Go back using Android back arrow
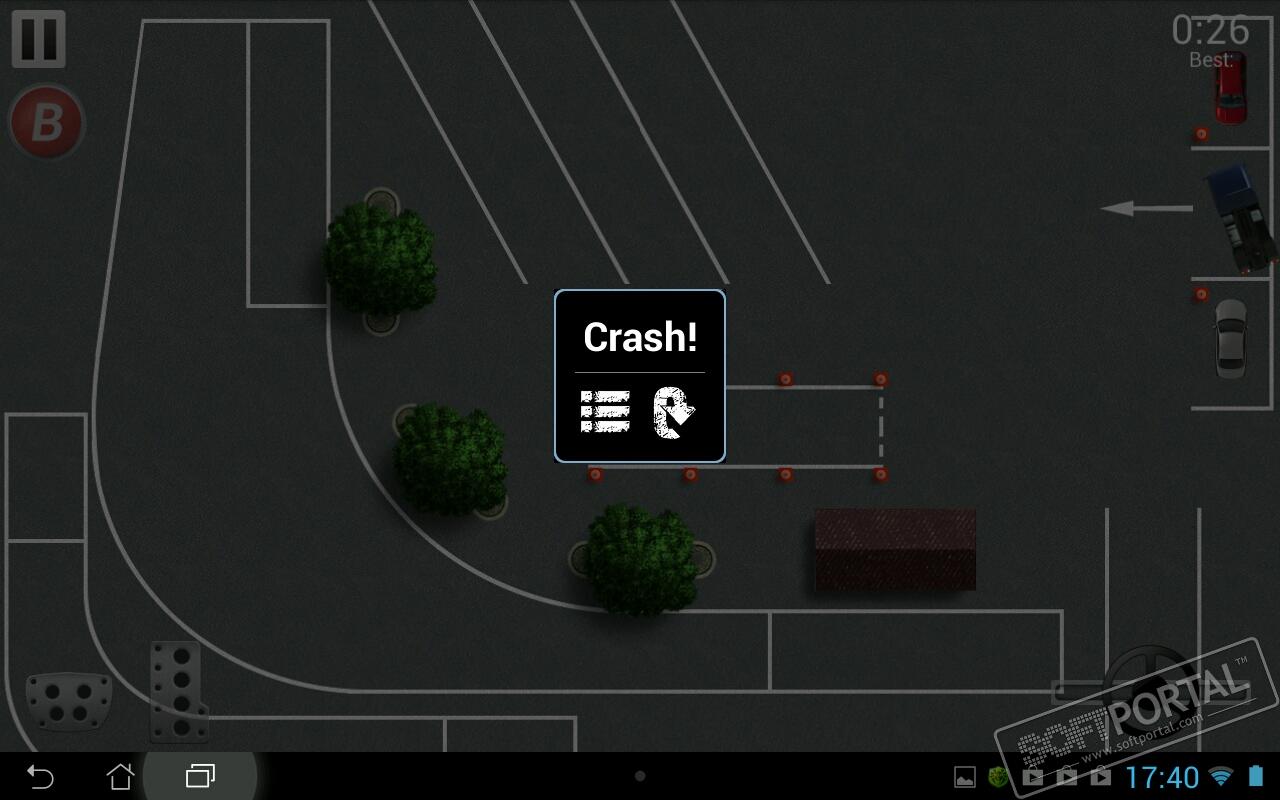 [40, 776]
